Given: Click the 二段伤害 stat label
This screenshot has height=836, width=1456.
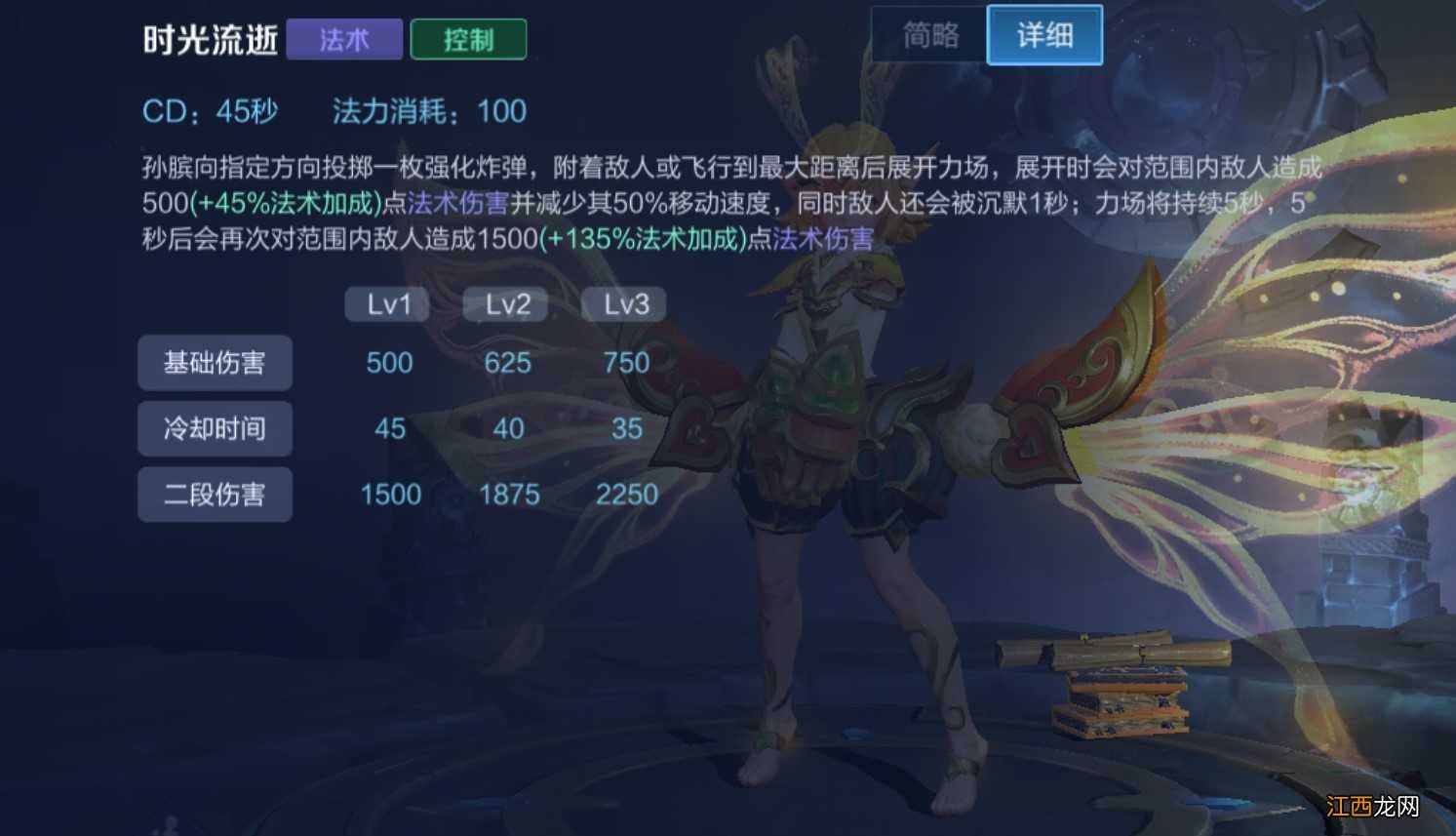Looking at the screenshot, I should [x=215, y=494].
